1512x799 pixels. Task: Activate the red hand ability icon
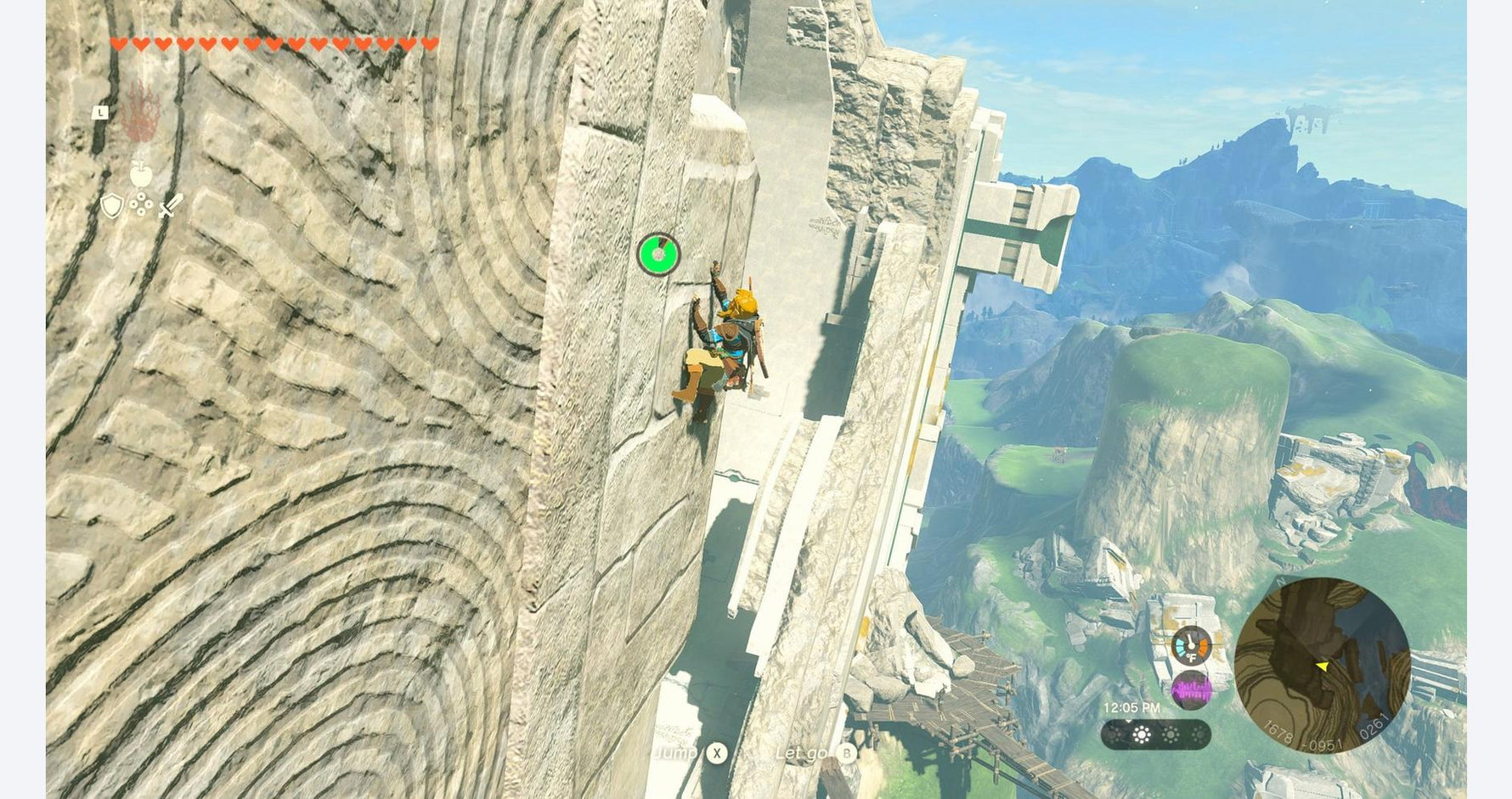140,113
